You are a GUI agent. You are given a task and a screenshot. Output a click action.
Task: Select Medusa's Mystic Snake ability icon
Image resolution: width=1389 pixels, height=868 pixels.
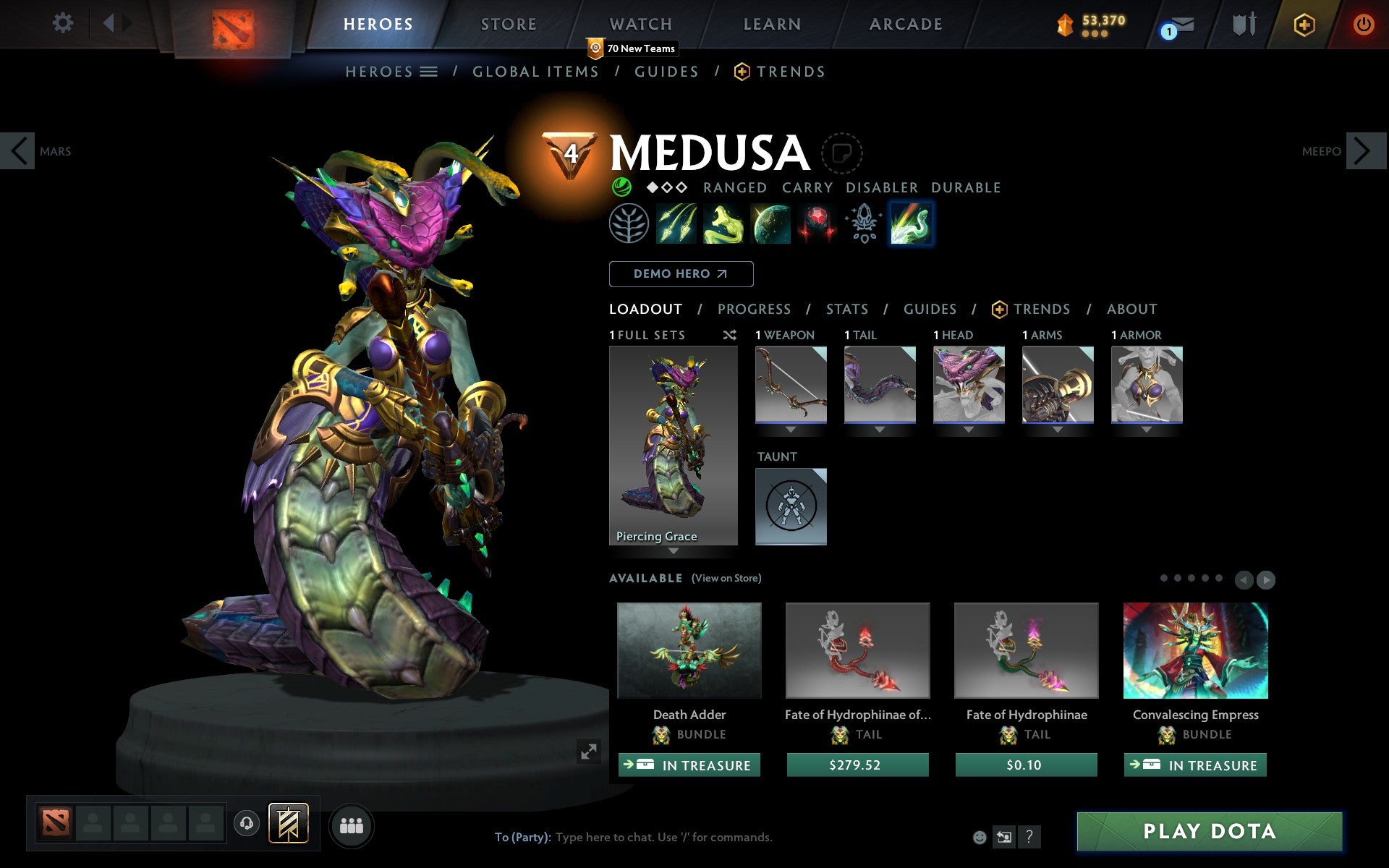[723, 224]
